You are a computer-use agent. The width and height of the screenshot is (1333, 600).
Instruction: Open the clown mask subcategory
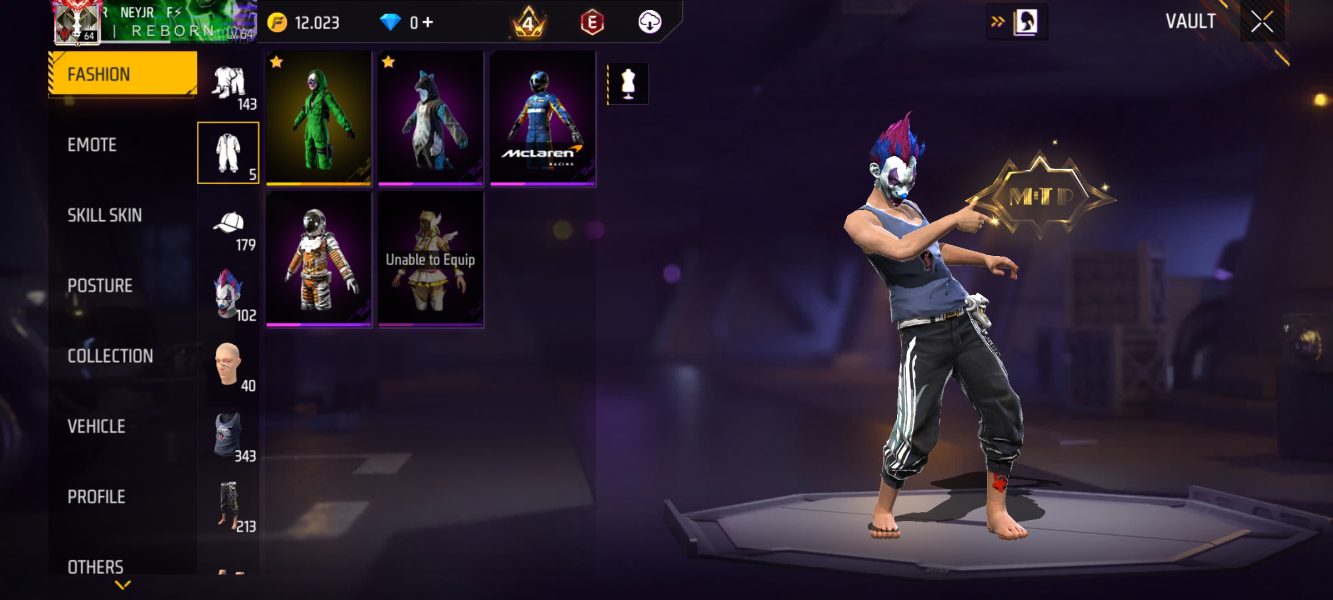229,294
